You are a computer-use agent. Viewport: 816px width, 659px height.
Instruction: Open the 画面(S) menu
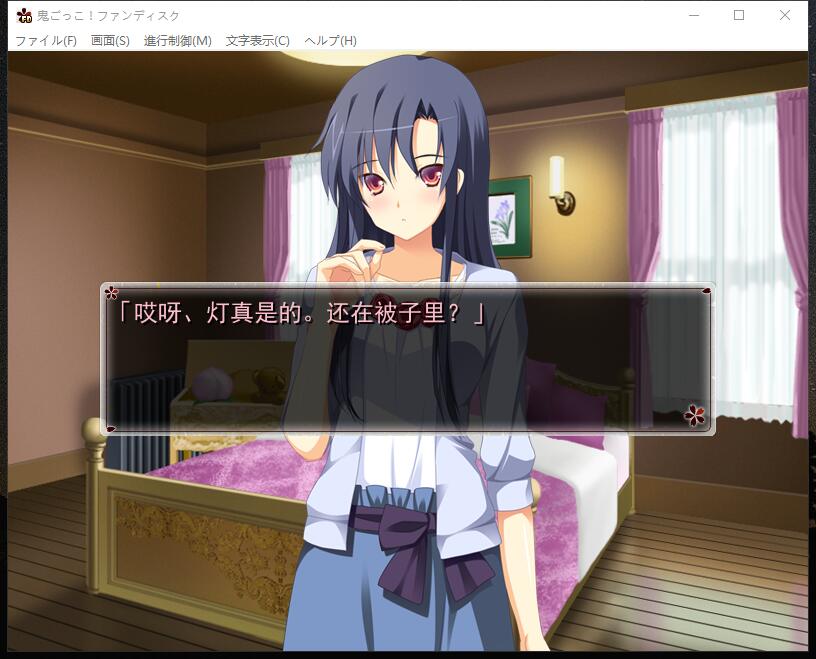click(110, 41)
